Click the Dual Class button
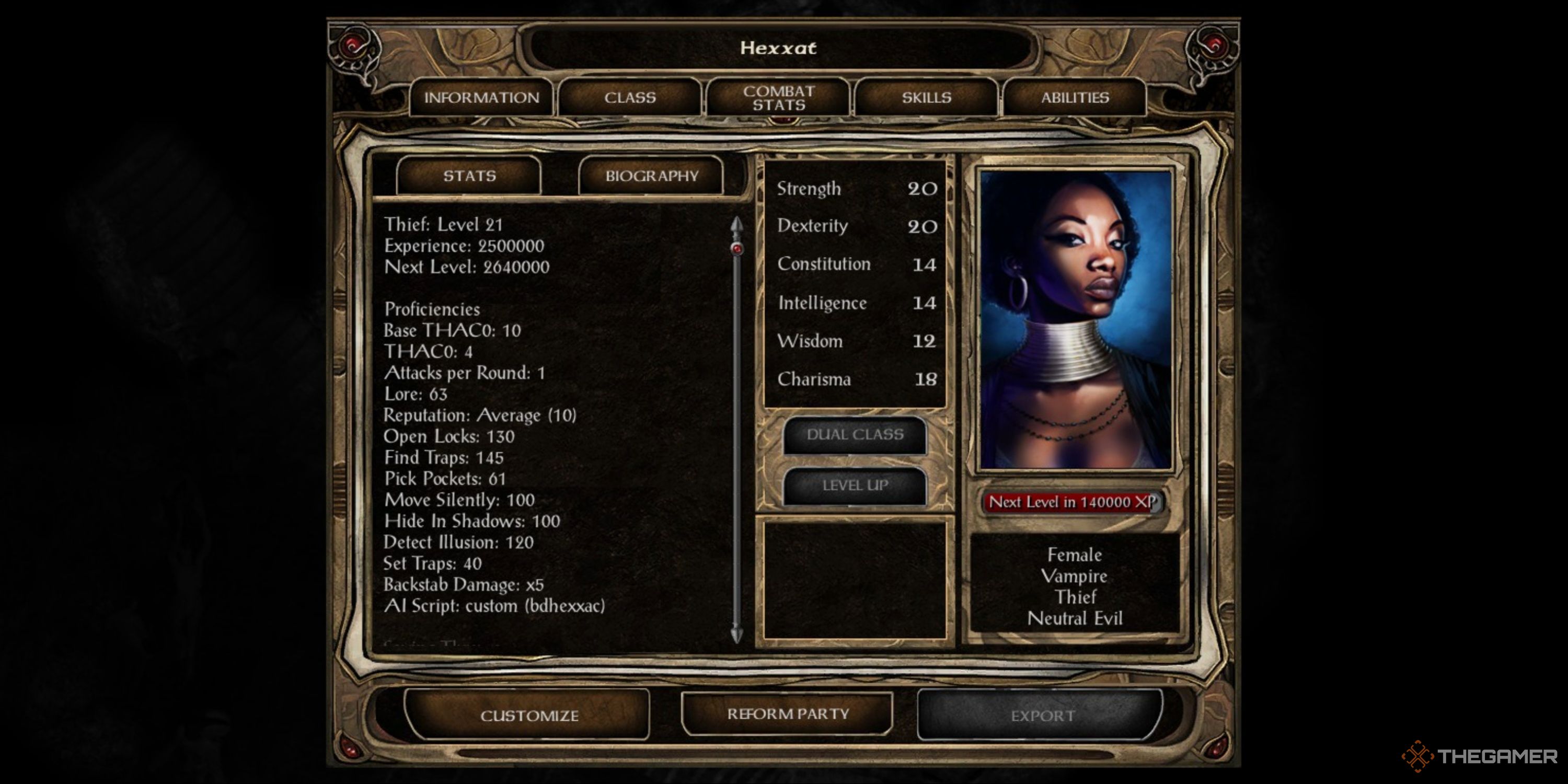This screenshot has height=784, width=1568. pos(855,435)
